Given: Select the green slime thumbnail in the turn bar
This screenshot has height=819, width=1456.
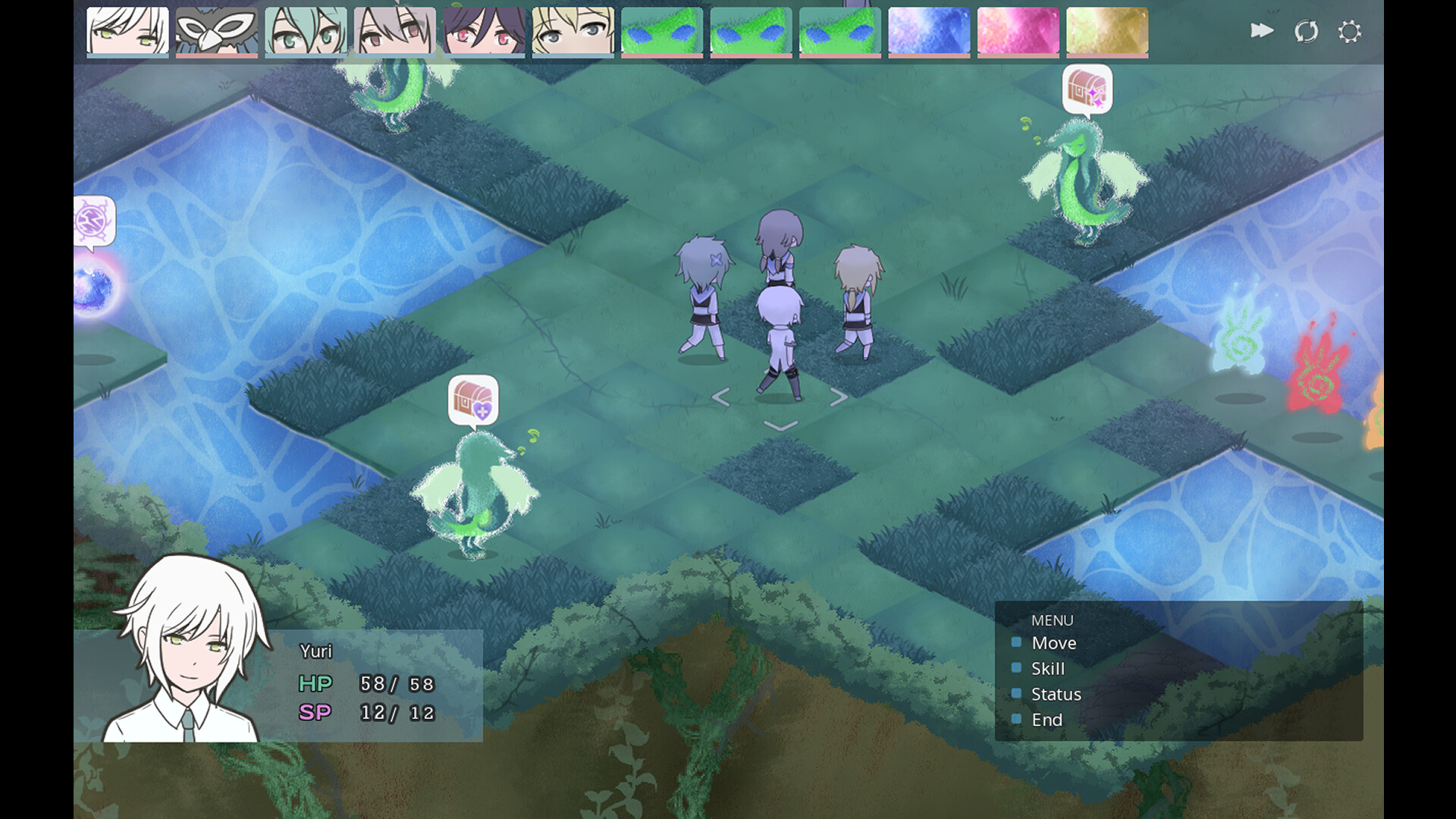Looking at the screenshot, I should (662, 30).
